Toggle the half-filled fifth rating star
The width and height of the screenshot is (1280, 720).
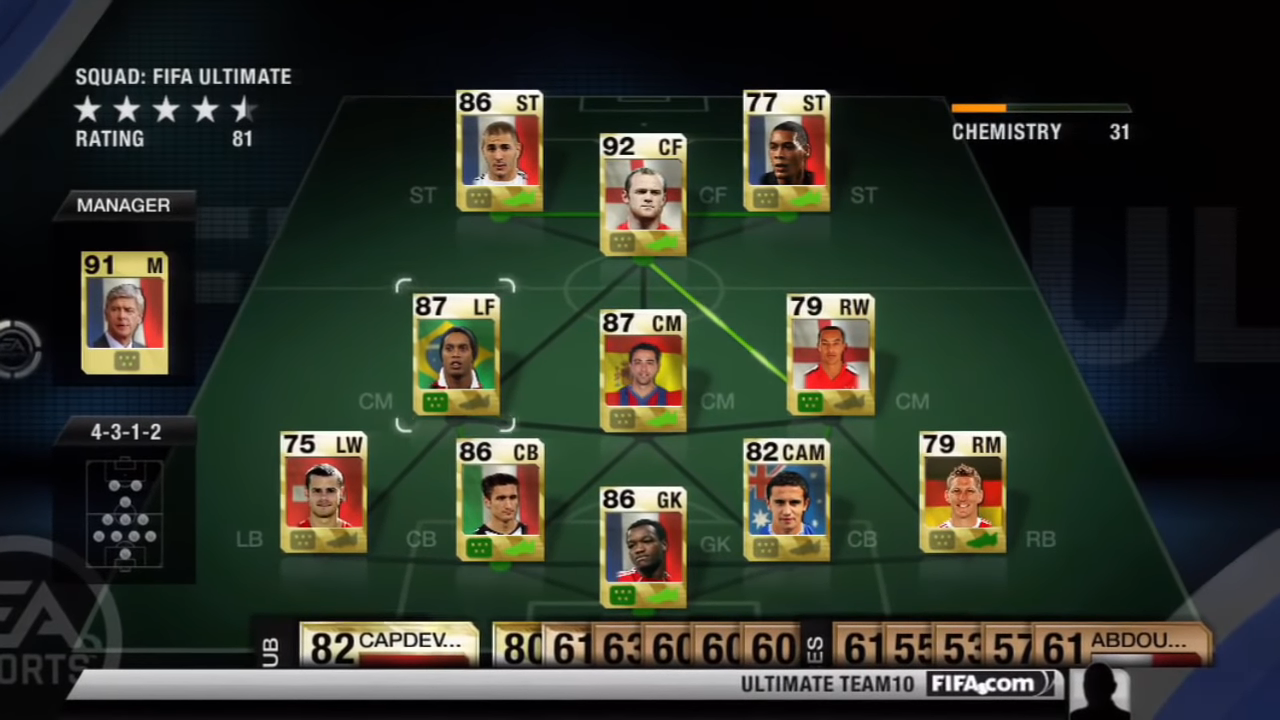(242, 110)
